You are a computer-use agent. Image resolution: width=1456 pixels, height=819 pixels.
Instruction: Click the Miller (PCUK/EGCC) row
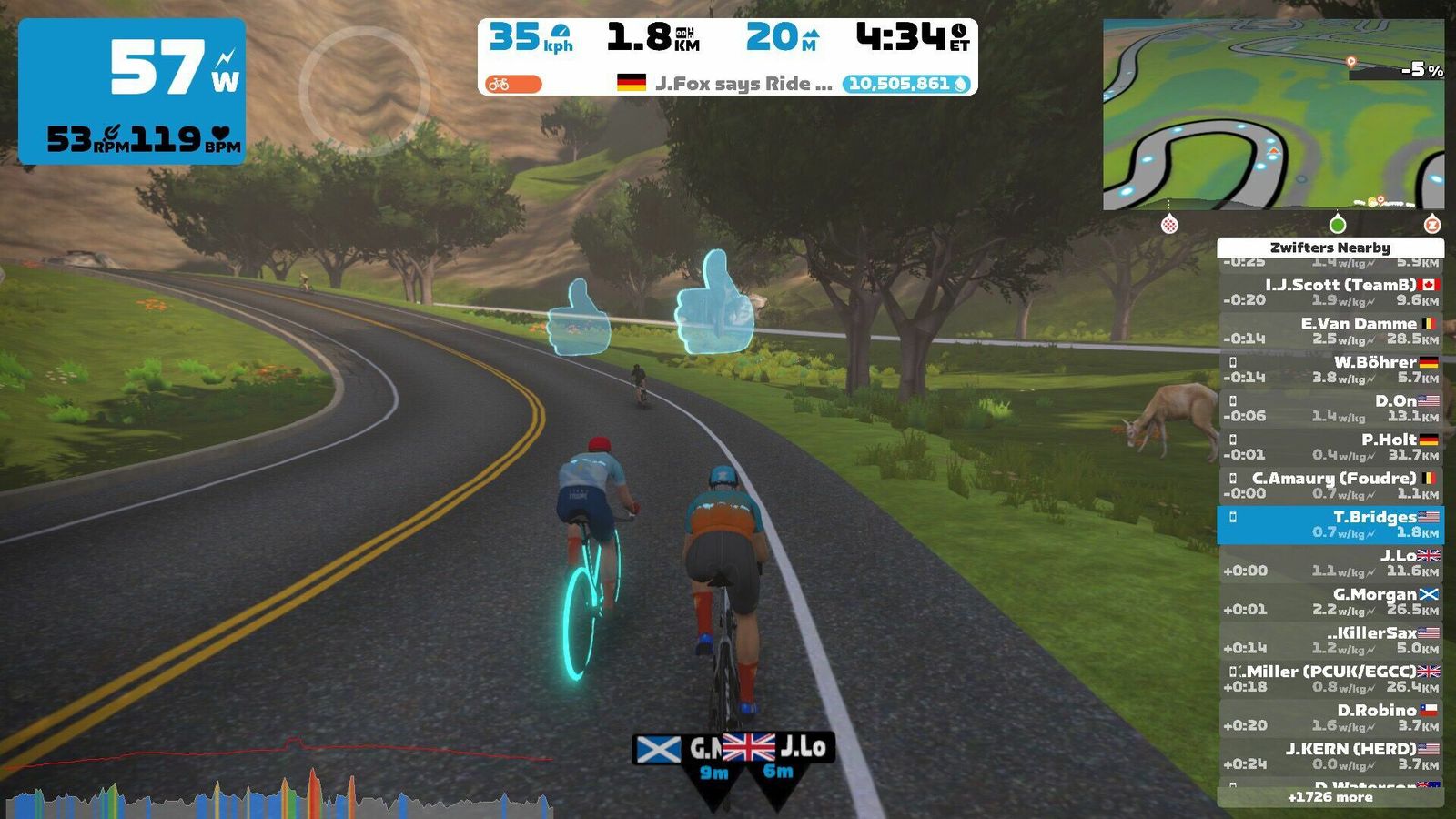click(x=1330, y=679)
